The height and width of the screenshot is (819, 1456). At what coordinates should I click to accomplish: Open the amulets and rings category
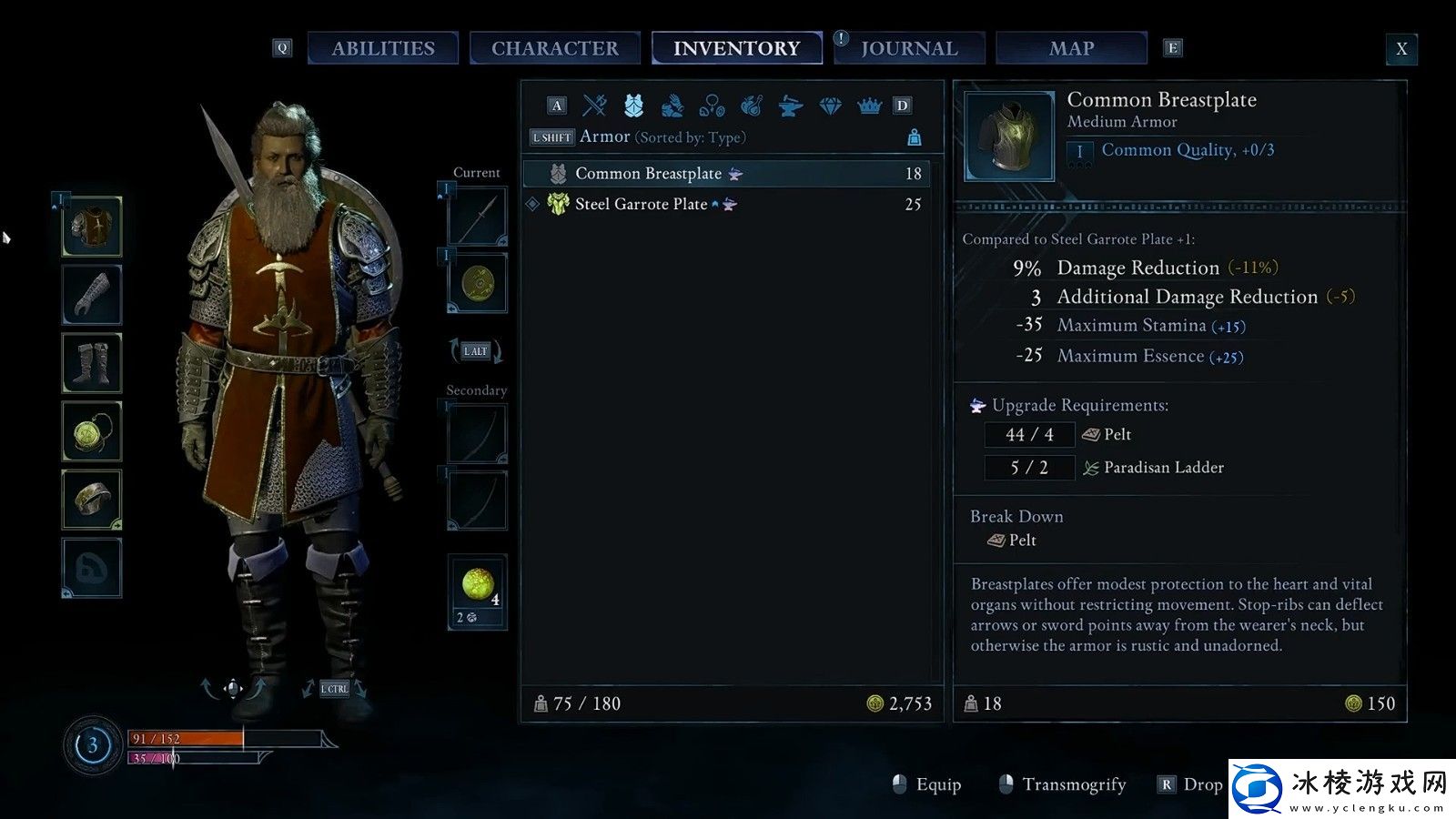712,106
